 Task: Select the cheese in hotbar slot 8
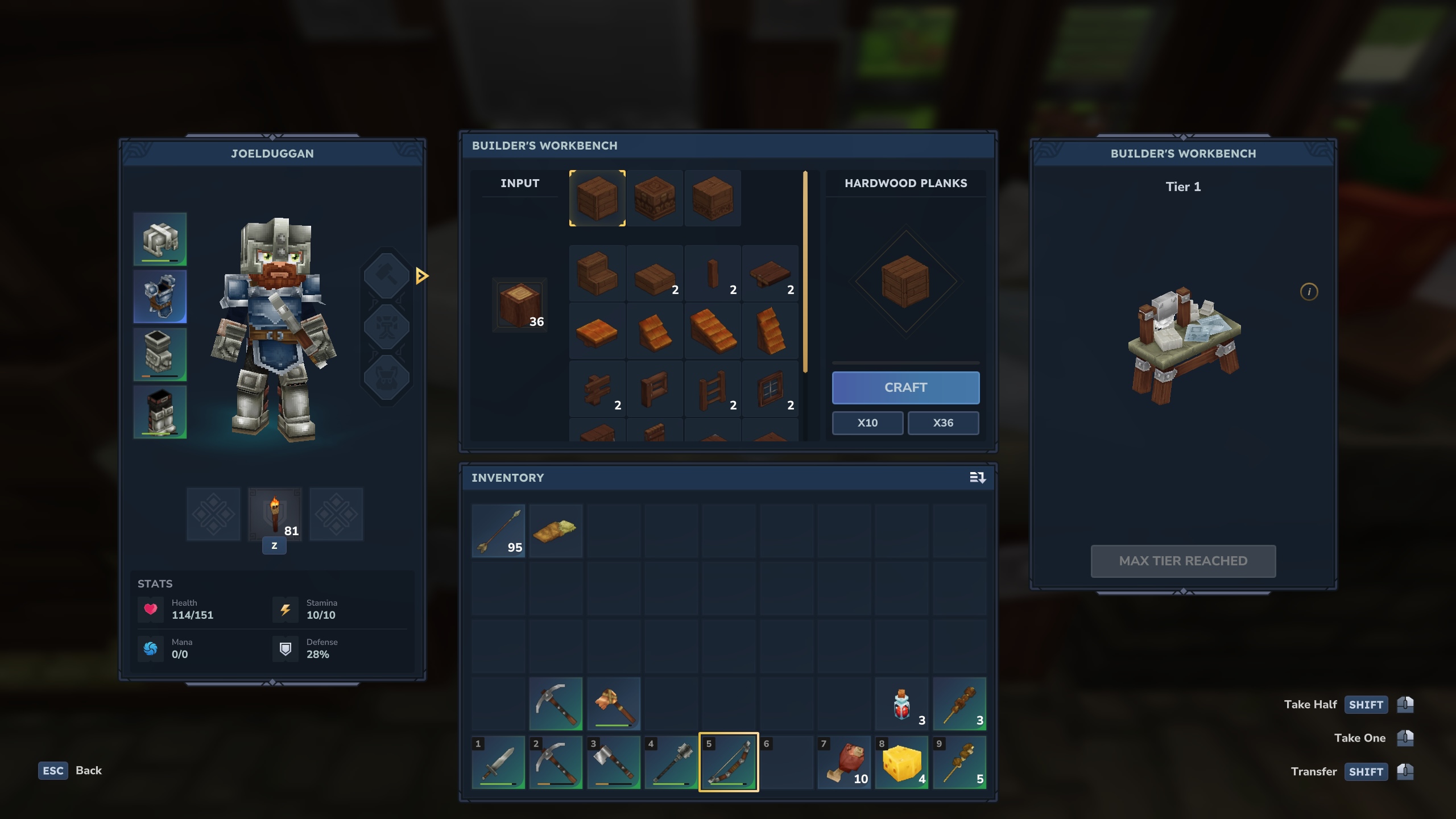[x=901, y=762]
